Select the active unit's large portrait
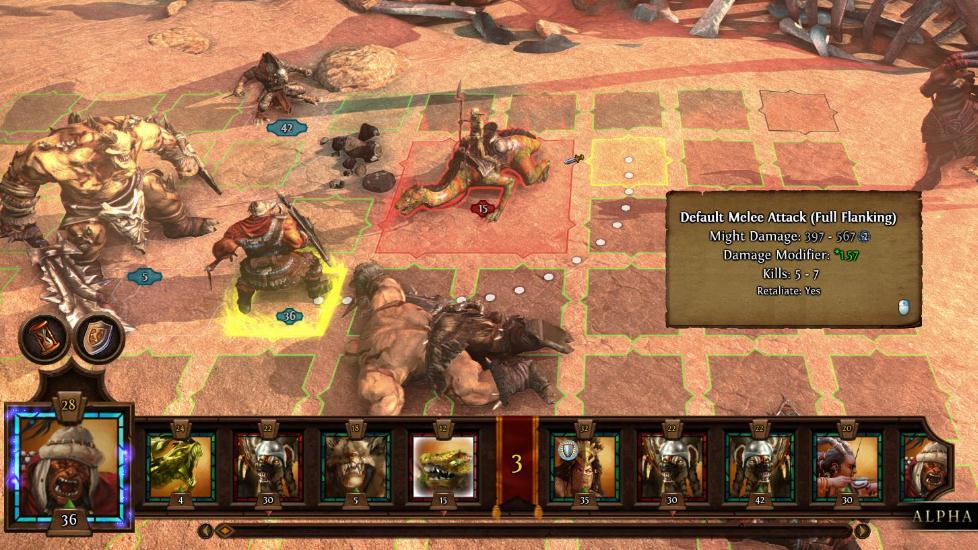 68,465
